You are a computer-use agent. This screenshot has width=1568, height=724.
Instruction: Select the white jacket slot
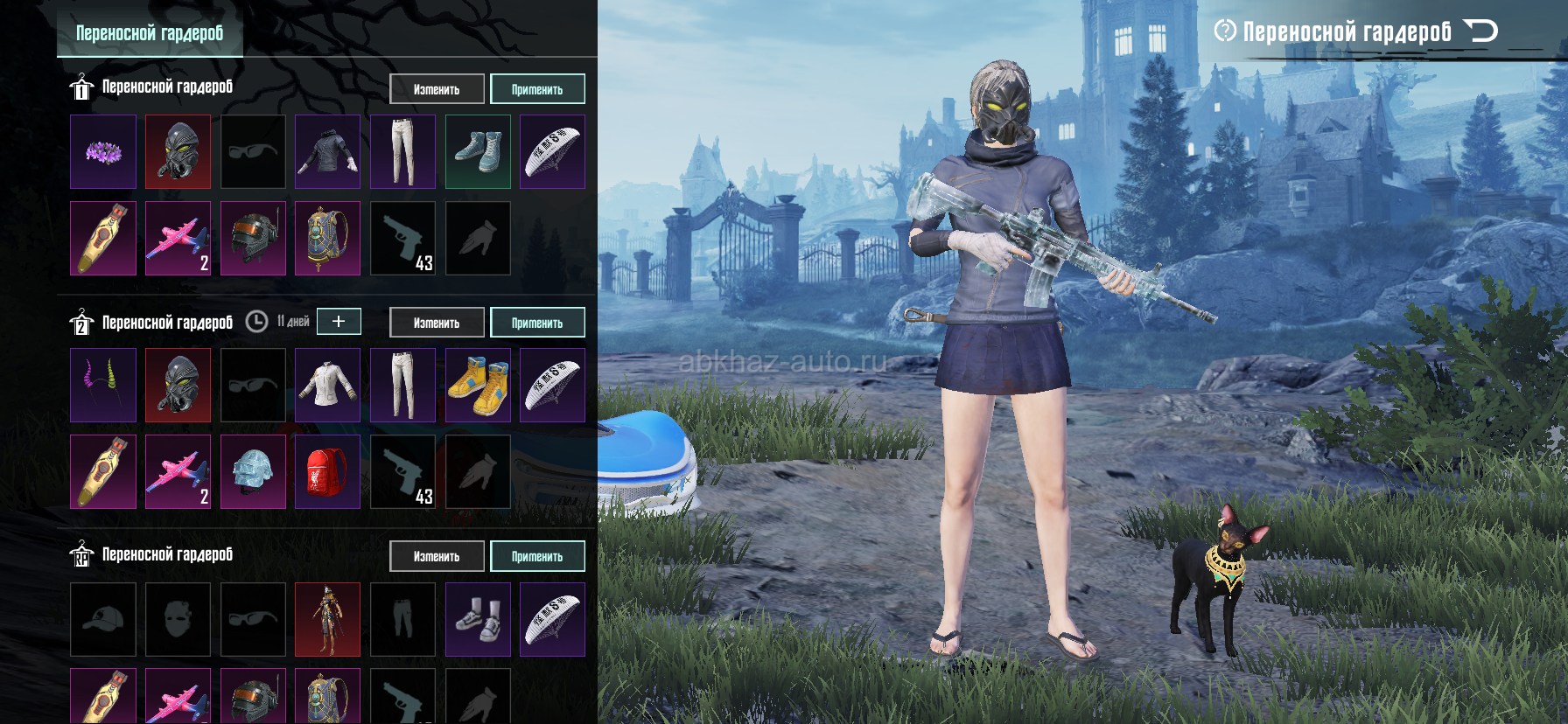click(x=327, y=386)
